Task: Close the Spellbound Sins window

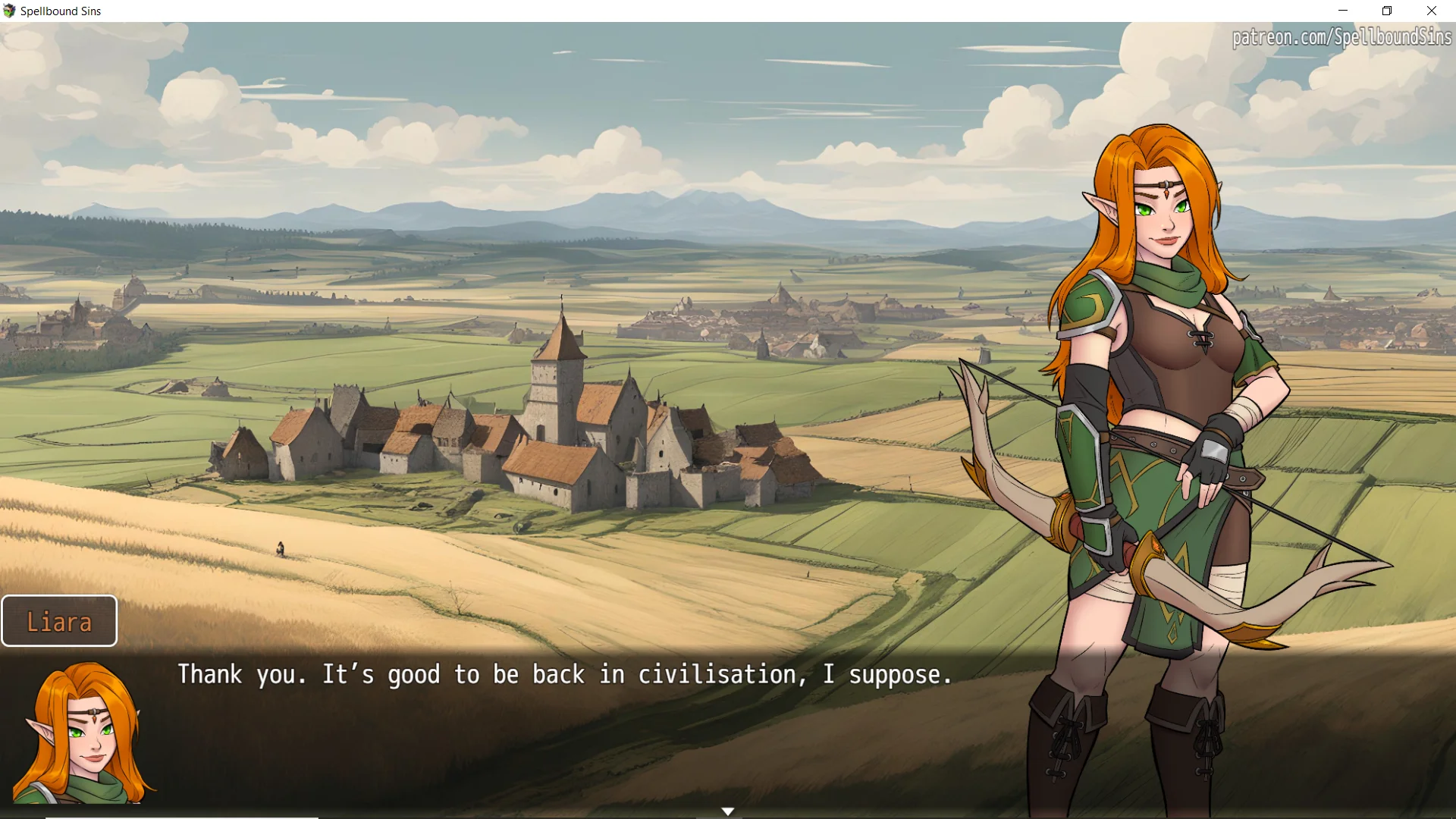Action: pos(1432,11)
